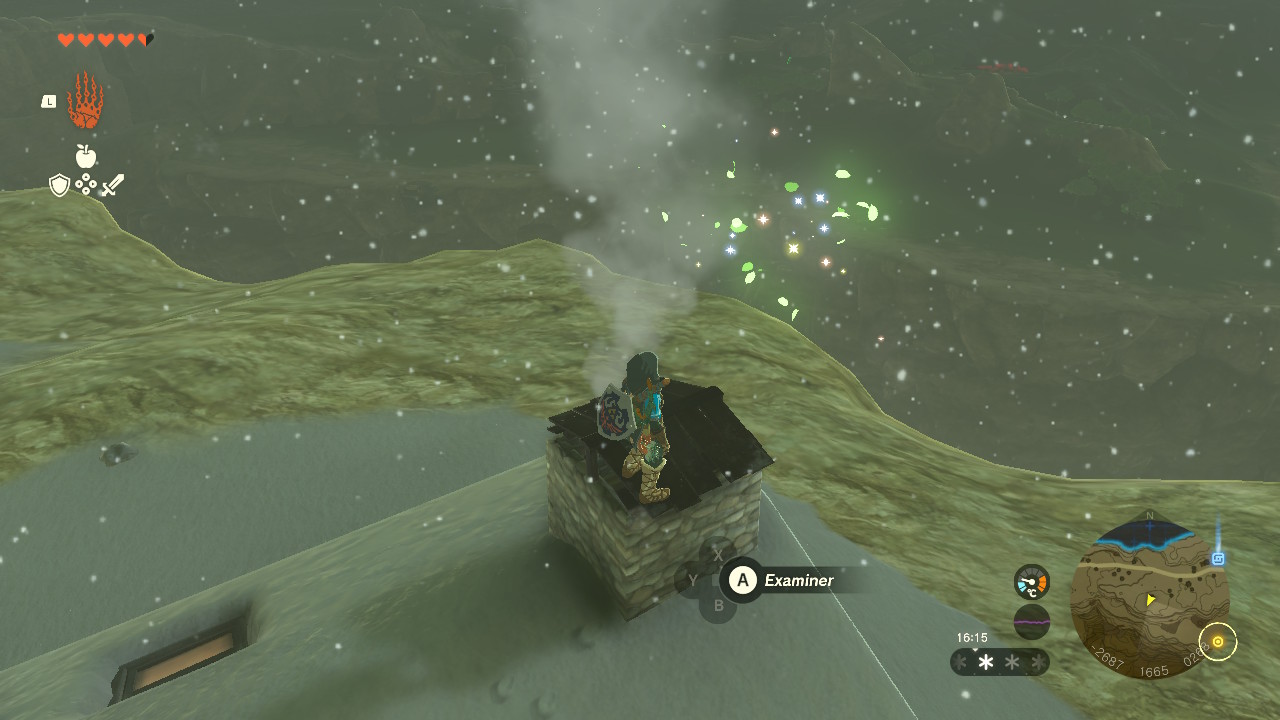Click the purple-line noise meter
The image size is (1280, 720).
(1031, 622)
